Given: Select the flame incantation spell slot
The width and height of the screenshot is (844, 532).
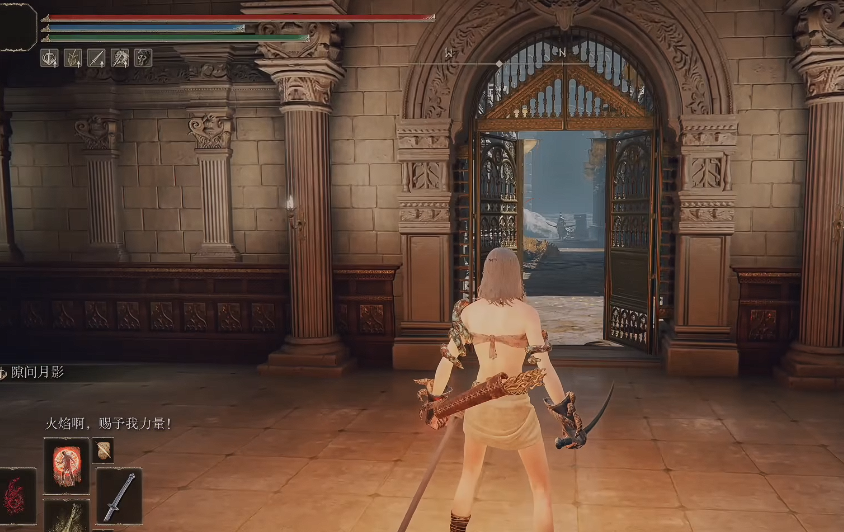Looking at the screenshot, I should (x=66, y=464).
